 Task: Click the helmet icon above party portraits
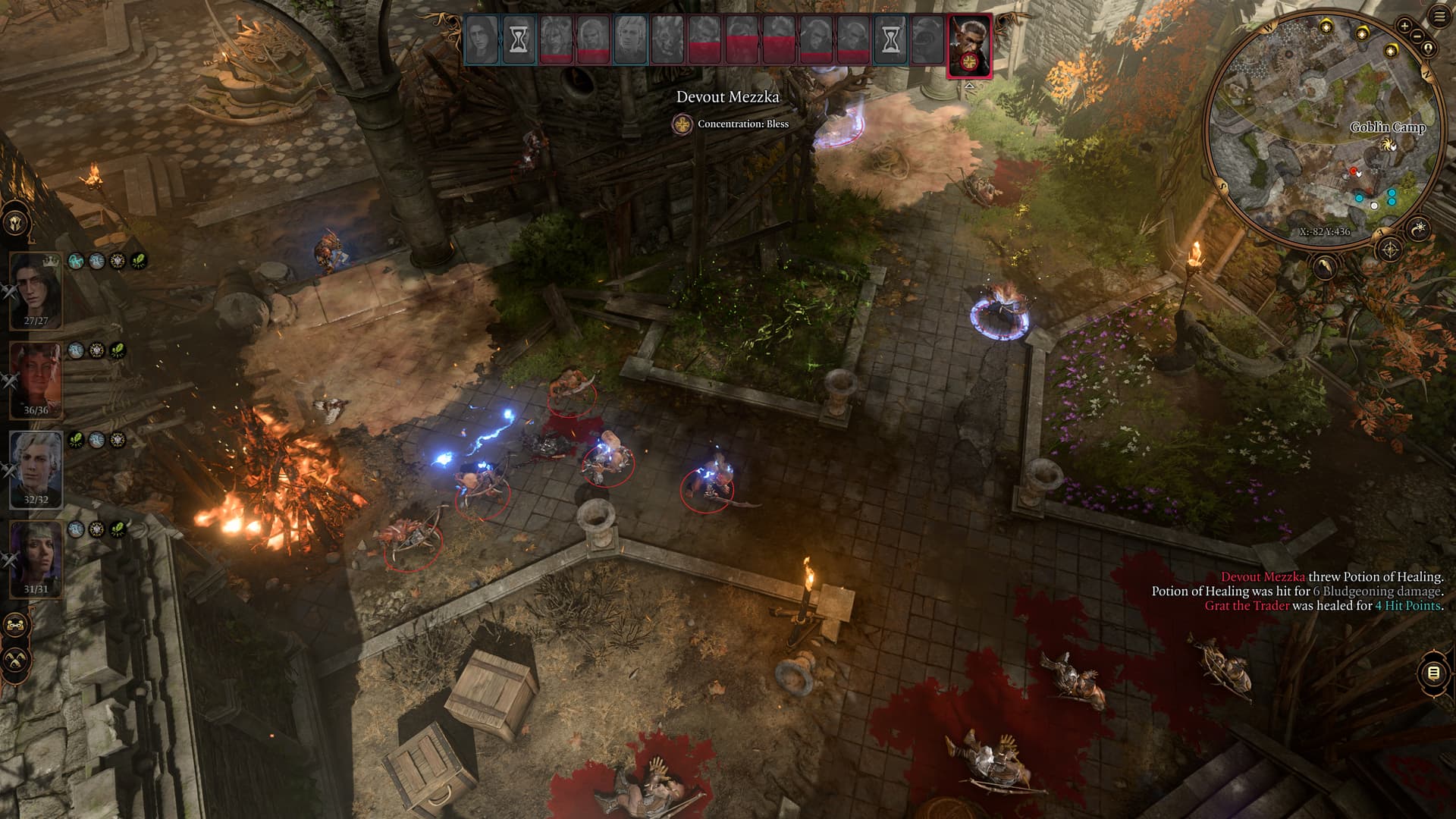click(16, 223)
